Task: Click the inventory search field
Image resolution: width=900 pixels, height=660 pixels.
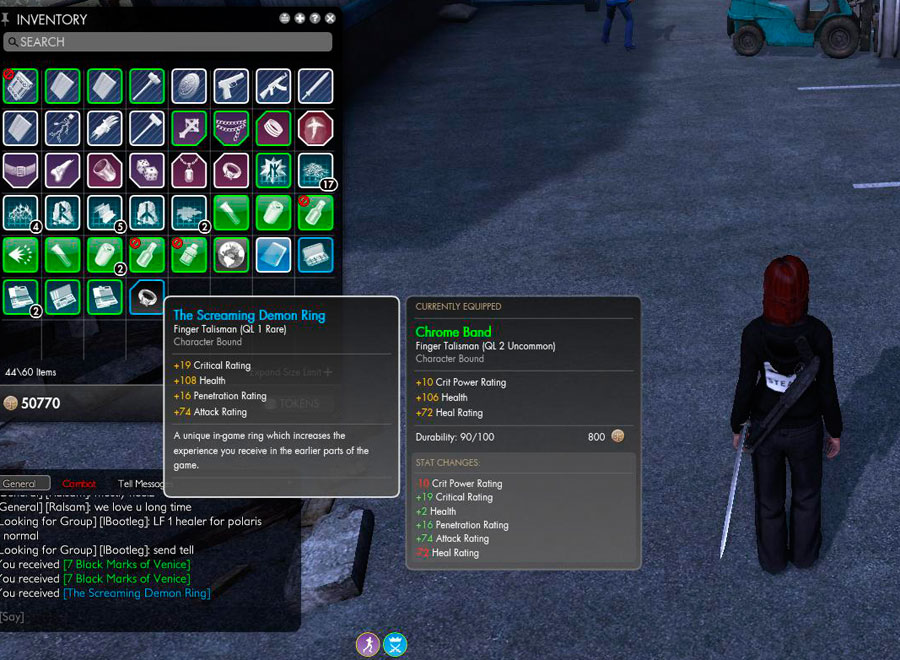Action: [x=168, y=42]
